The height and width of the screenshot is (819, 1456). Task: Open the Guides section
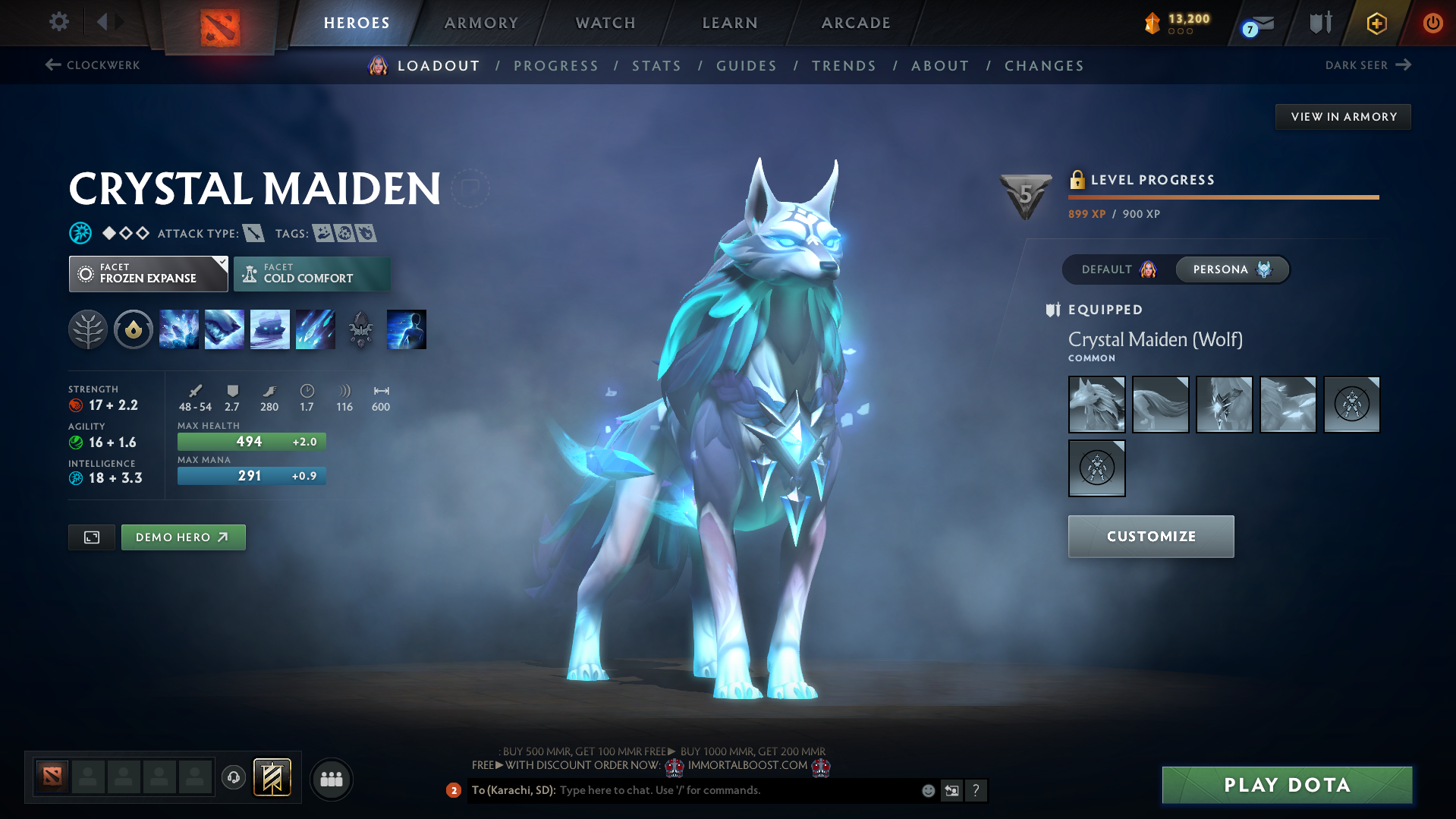[746, 65]
